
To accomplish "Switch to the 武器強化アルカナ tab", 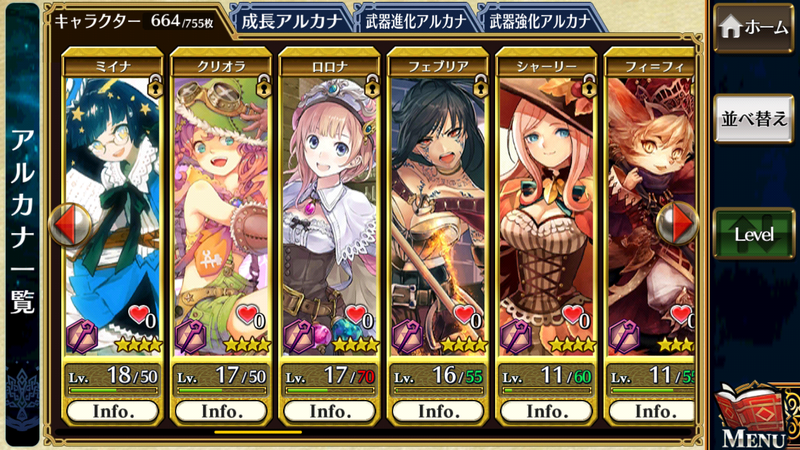I will coord(540,19).
